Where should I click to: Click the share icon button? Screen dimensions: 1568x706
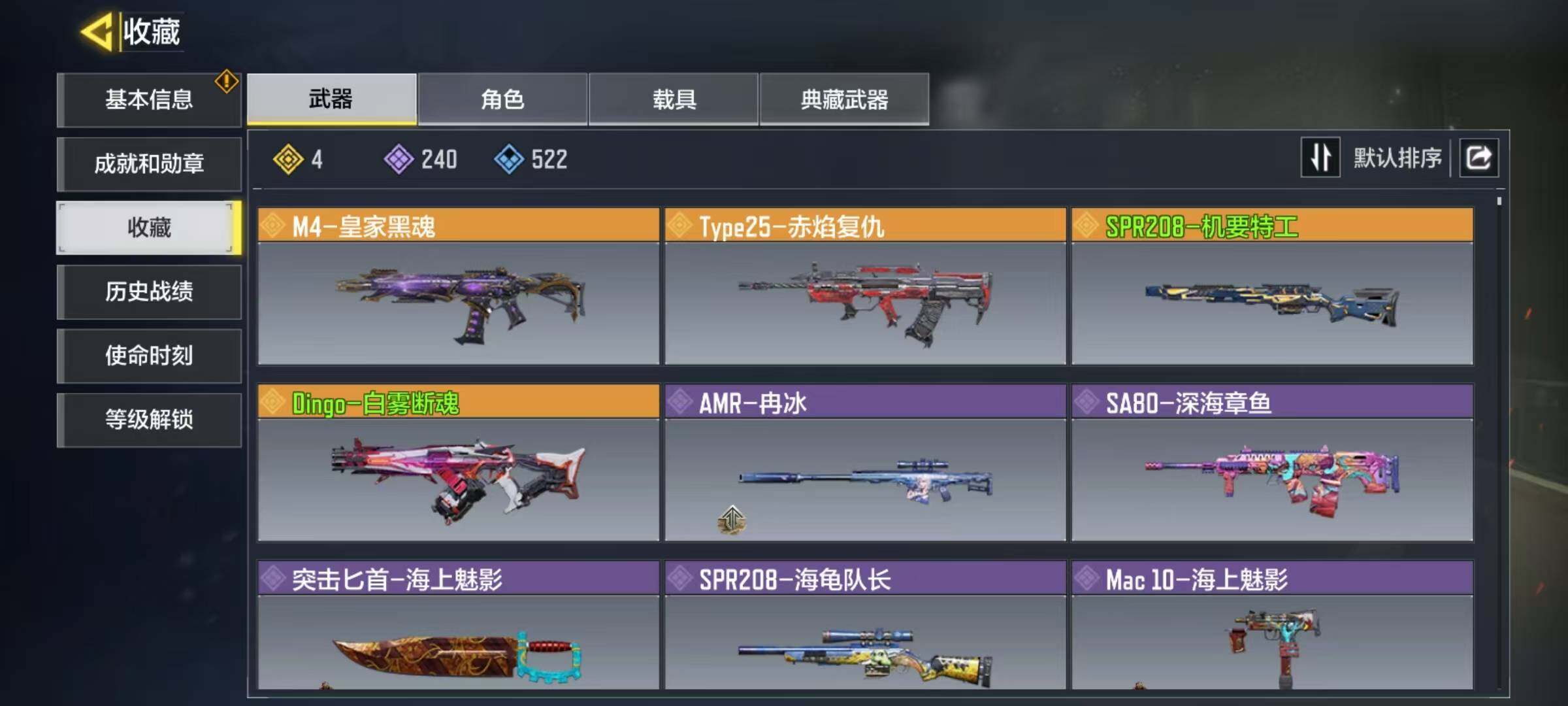click(x=1479, y=158)
